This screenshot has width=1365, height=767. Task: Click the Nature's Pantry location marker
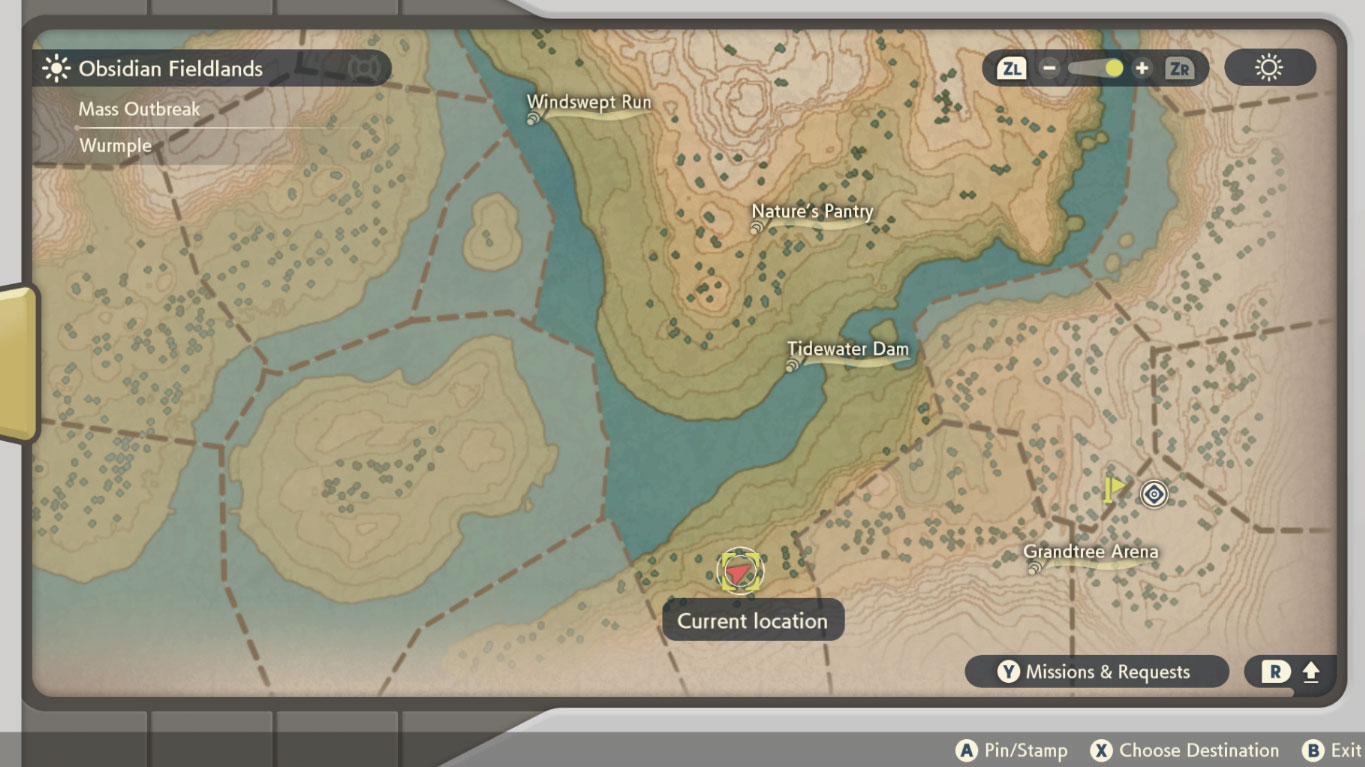click(x=756, y=228)
